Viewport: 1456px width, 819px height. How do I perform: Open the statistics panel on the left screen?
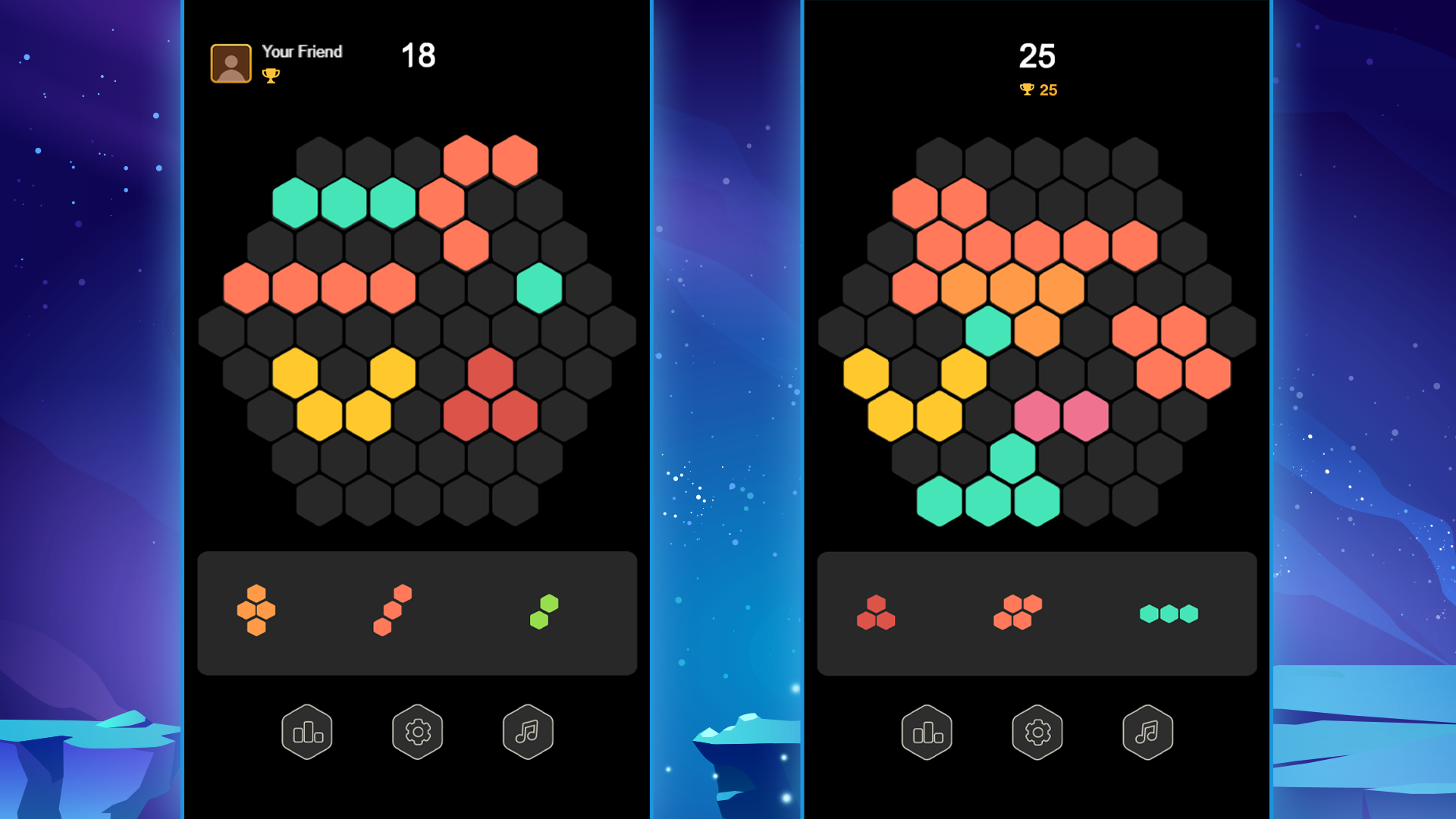coord(306,730)
